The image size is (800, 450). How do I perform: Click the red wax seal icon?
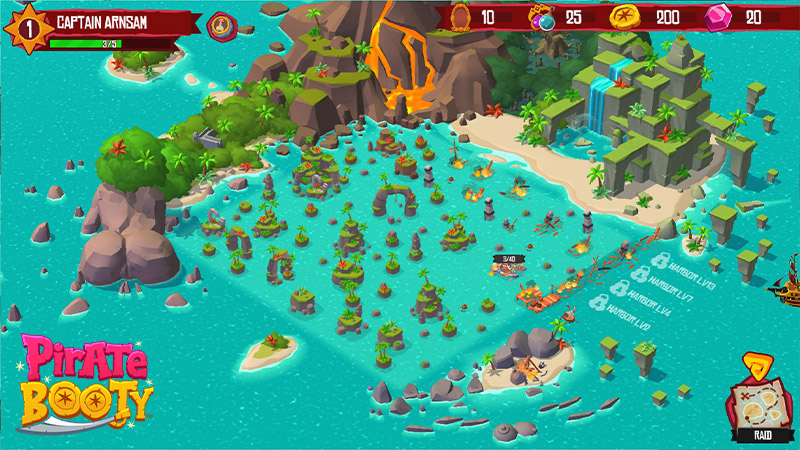pyautogui.click(x=219, y=25)
